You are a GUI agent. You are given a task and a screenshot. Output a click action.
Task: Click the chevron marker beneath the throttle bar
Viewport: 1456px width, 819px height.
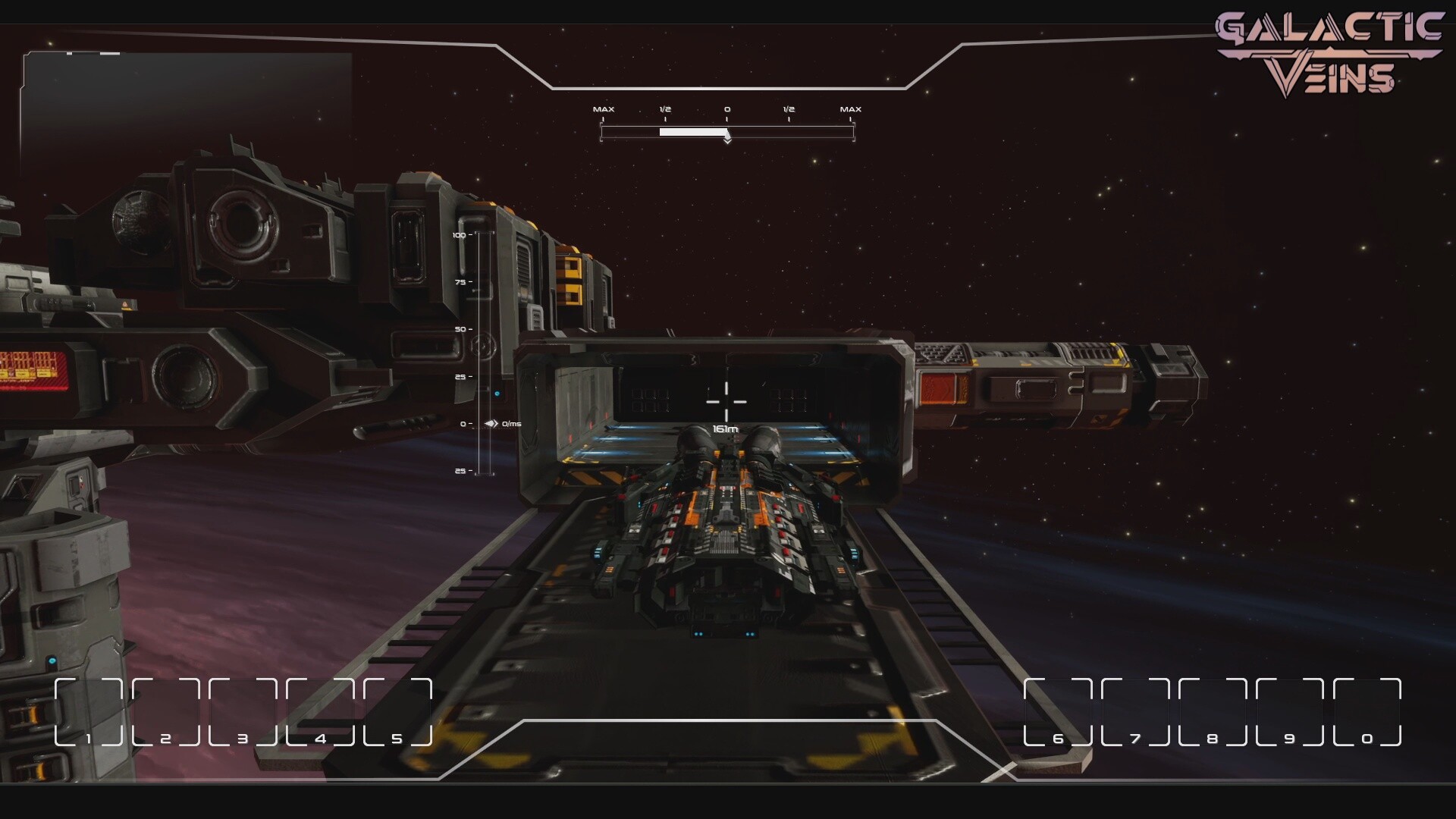(728, 140)
